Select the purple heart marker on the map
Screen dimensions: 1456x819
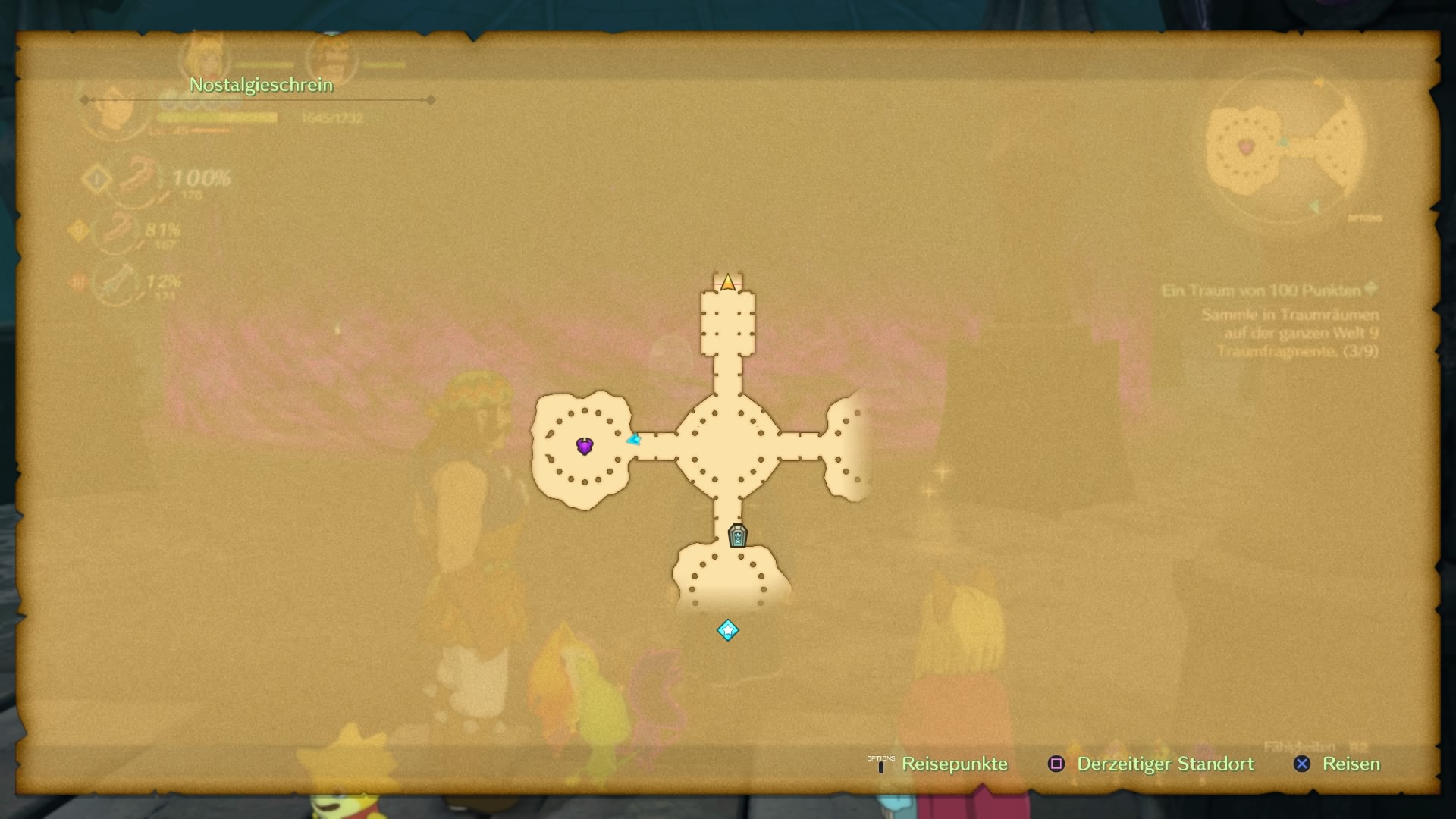(x=584, y=446)
